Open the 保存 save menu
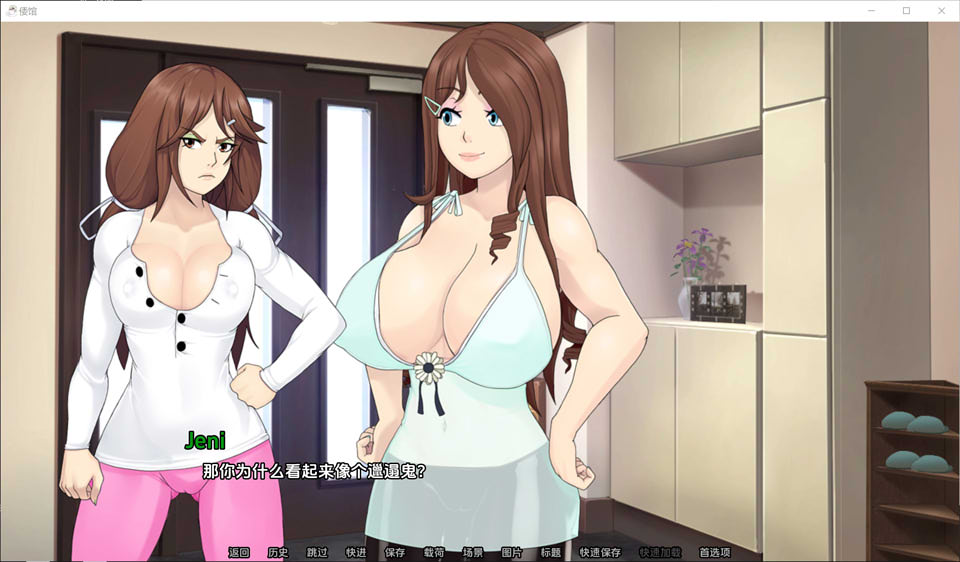 (395, 552)
